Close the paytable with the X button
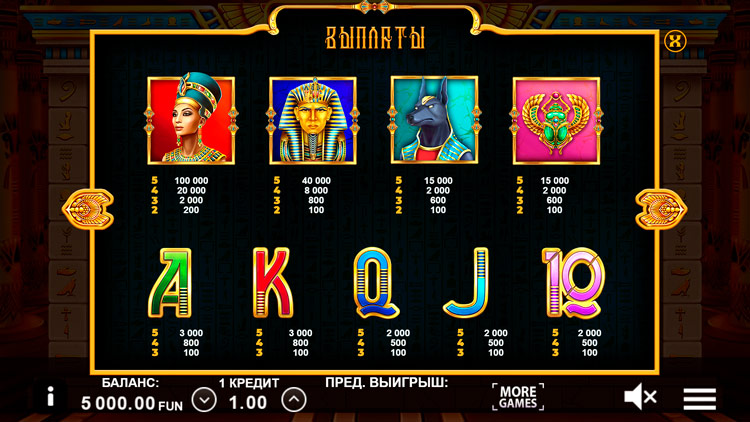 click(x=676, y=41)
